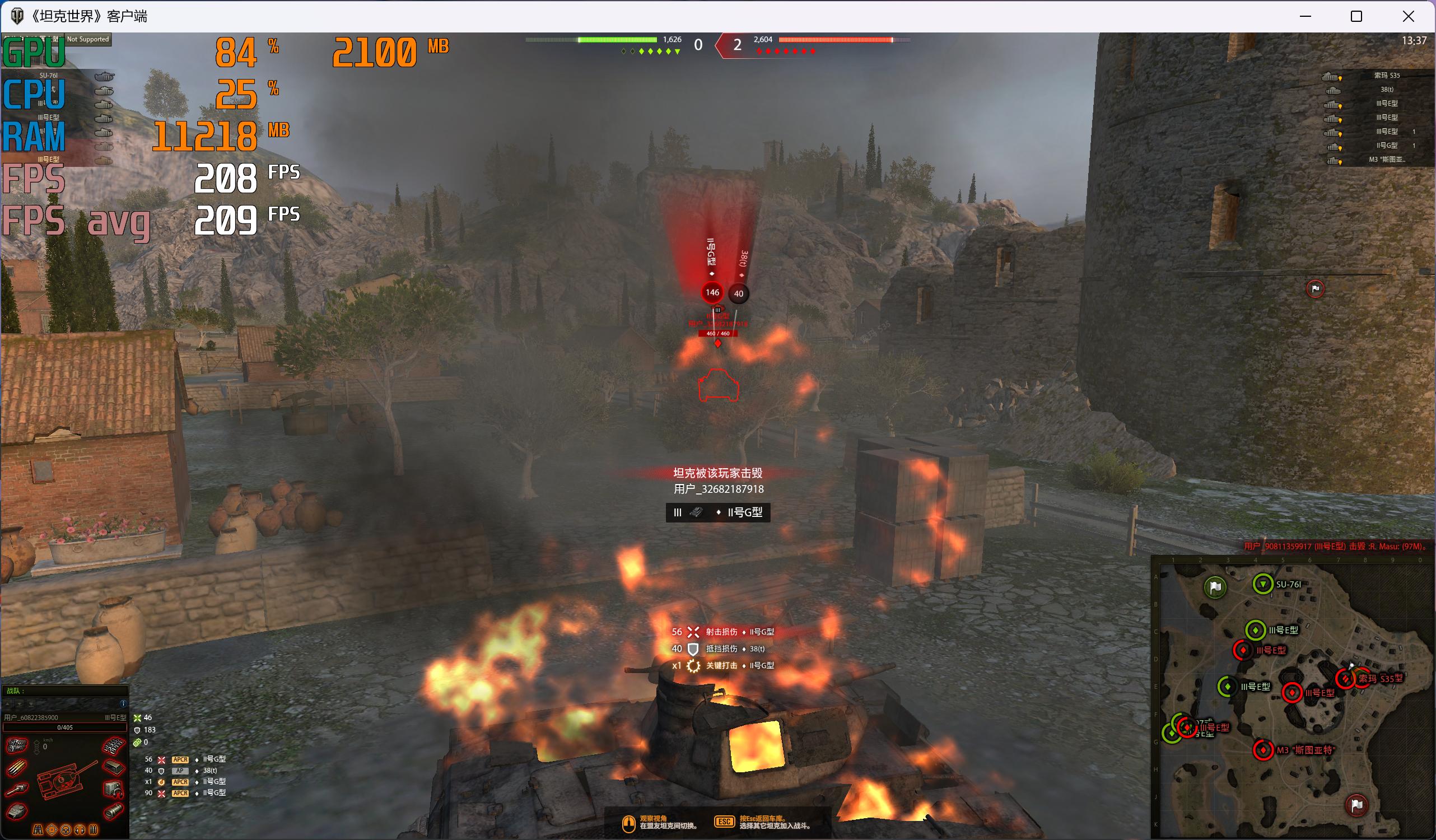This screenshot has height=840, width=1436.
Task: Close the game client window
Action: point(1408,17)
